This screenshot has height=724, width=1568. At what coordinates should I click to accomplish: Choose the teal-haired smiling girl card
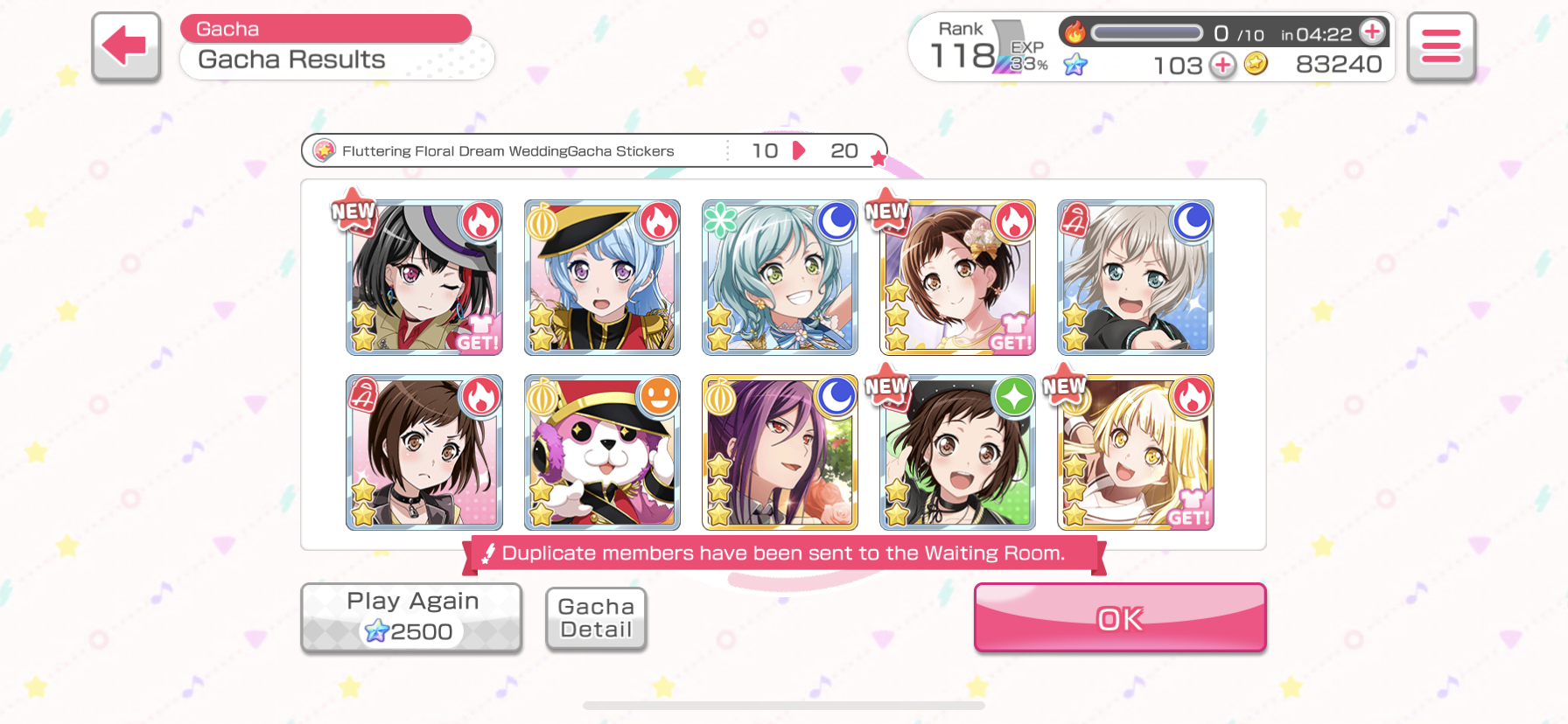click(x=780, y=278)
